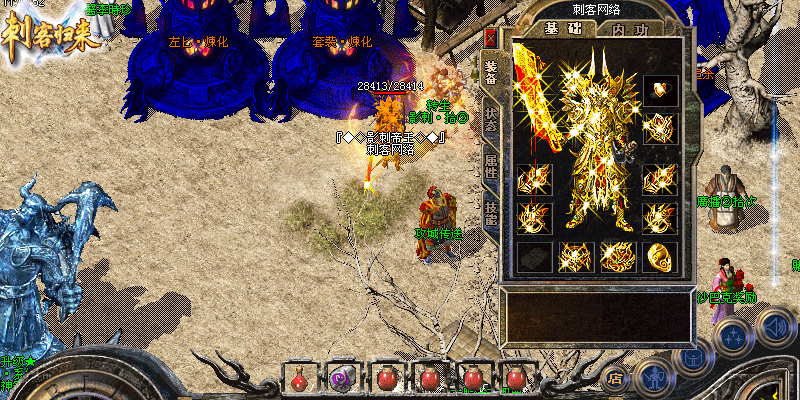Open the 属性 side tab
The width and height of the screenshot is (800, 400).
click(491, 165)
